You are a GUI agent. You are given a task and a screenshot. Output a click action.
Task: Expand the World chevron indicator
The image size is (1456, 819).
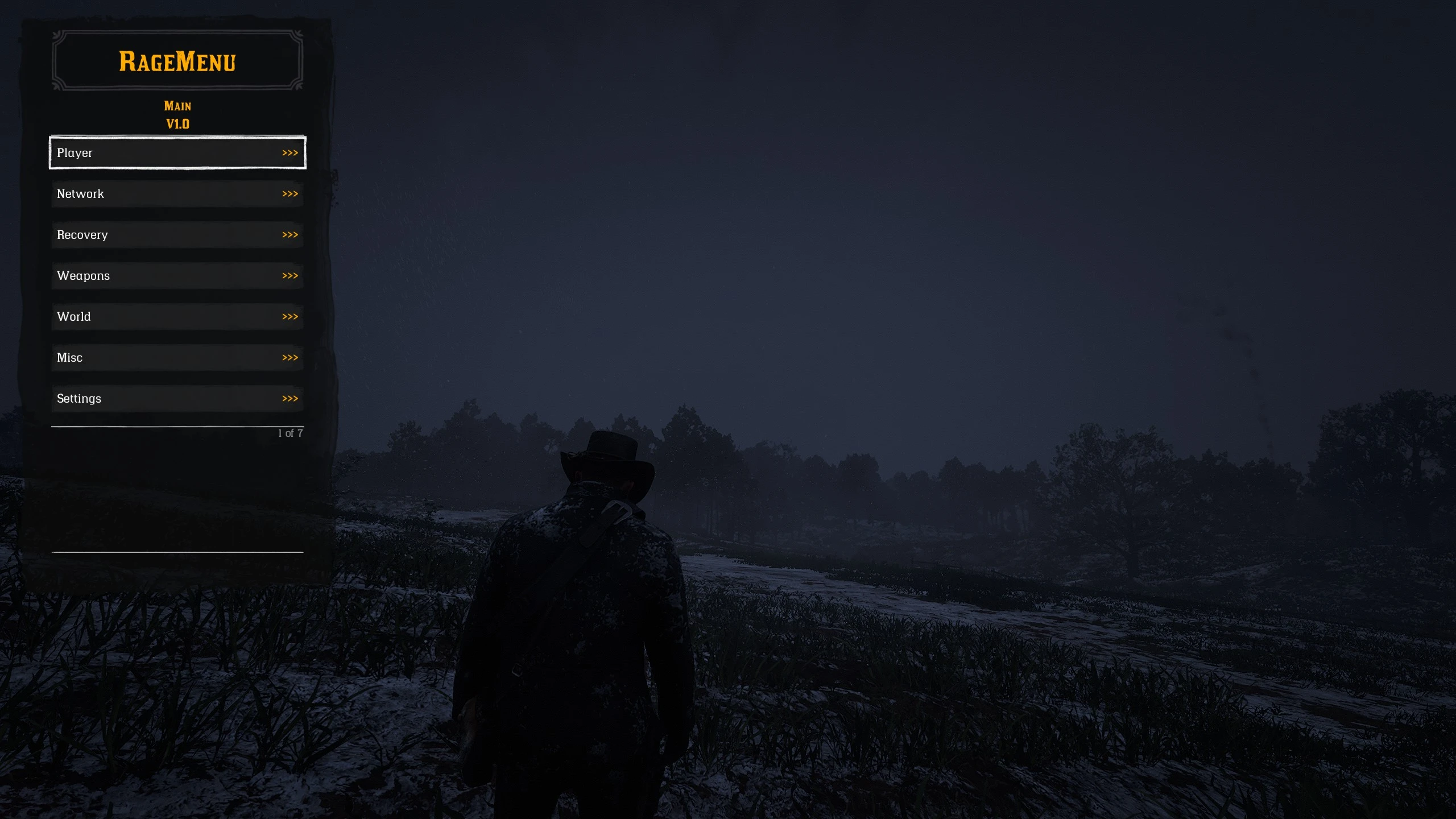tap(291, 316)
